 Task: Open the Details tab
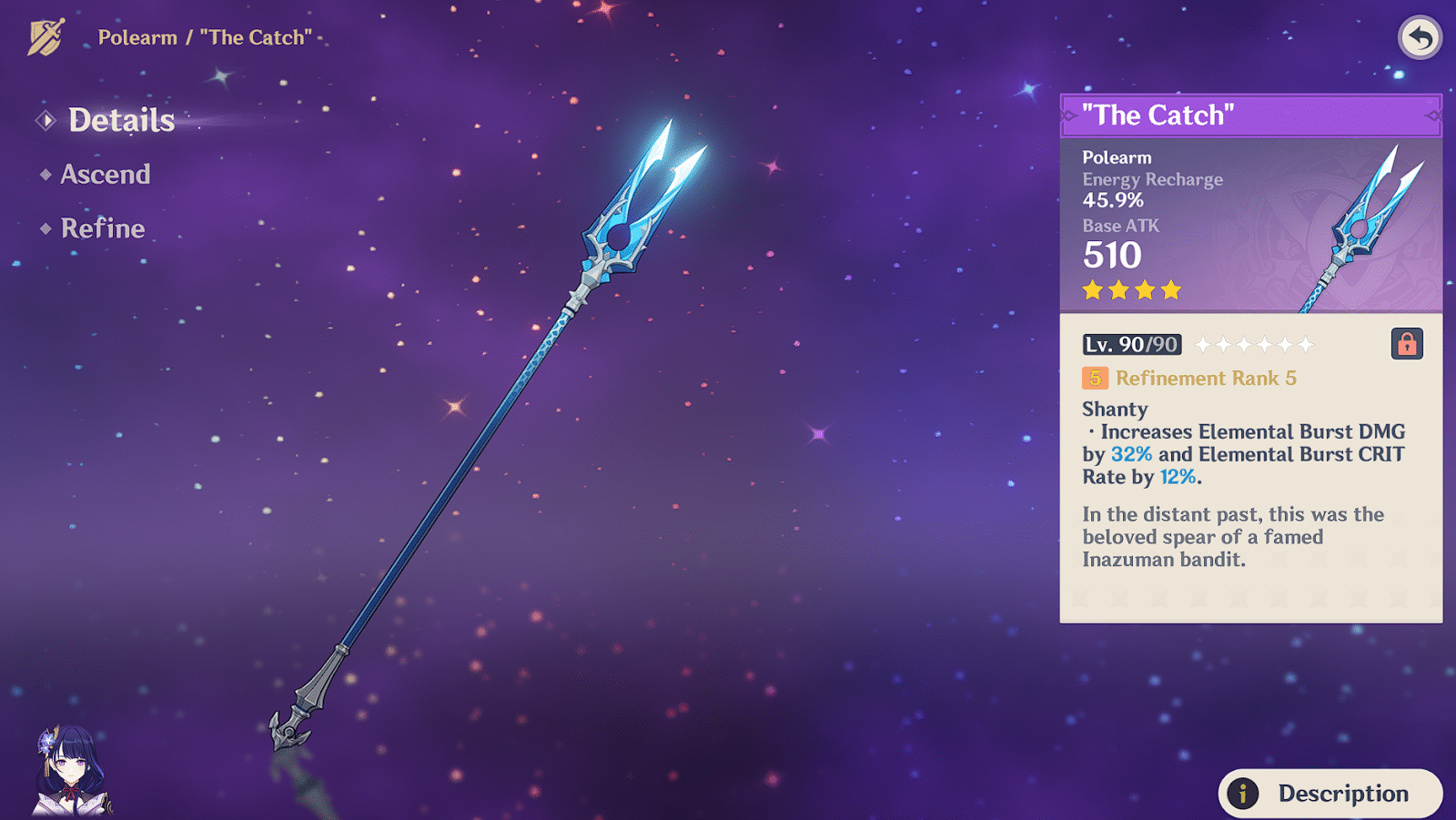(x=121, y=120)
